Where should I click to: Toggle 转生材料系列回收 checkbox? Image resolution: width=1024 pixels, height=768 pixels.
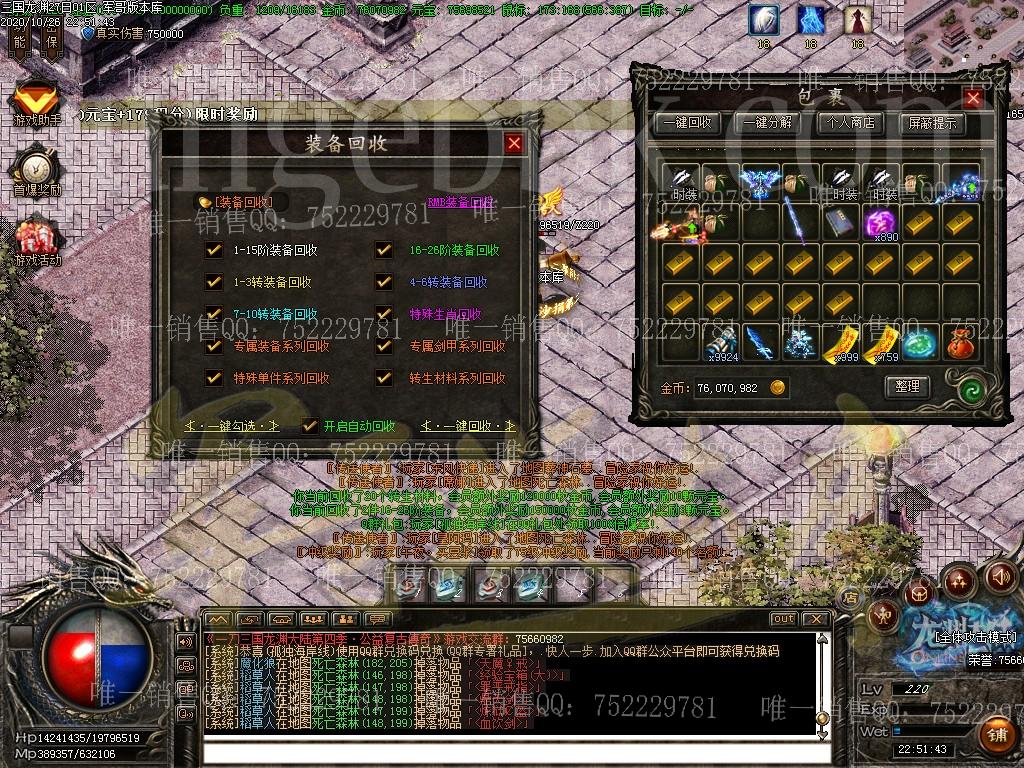[384, 378]
